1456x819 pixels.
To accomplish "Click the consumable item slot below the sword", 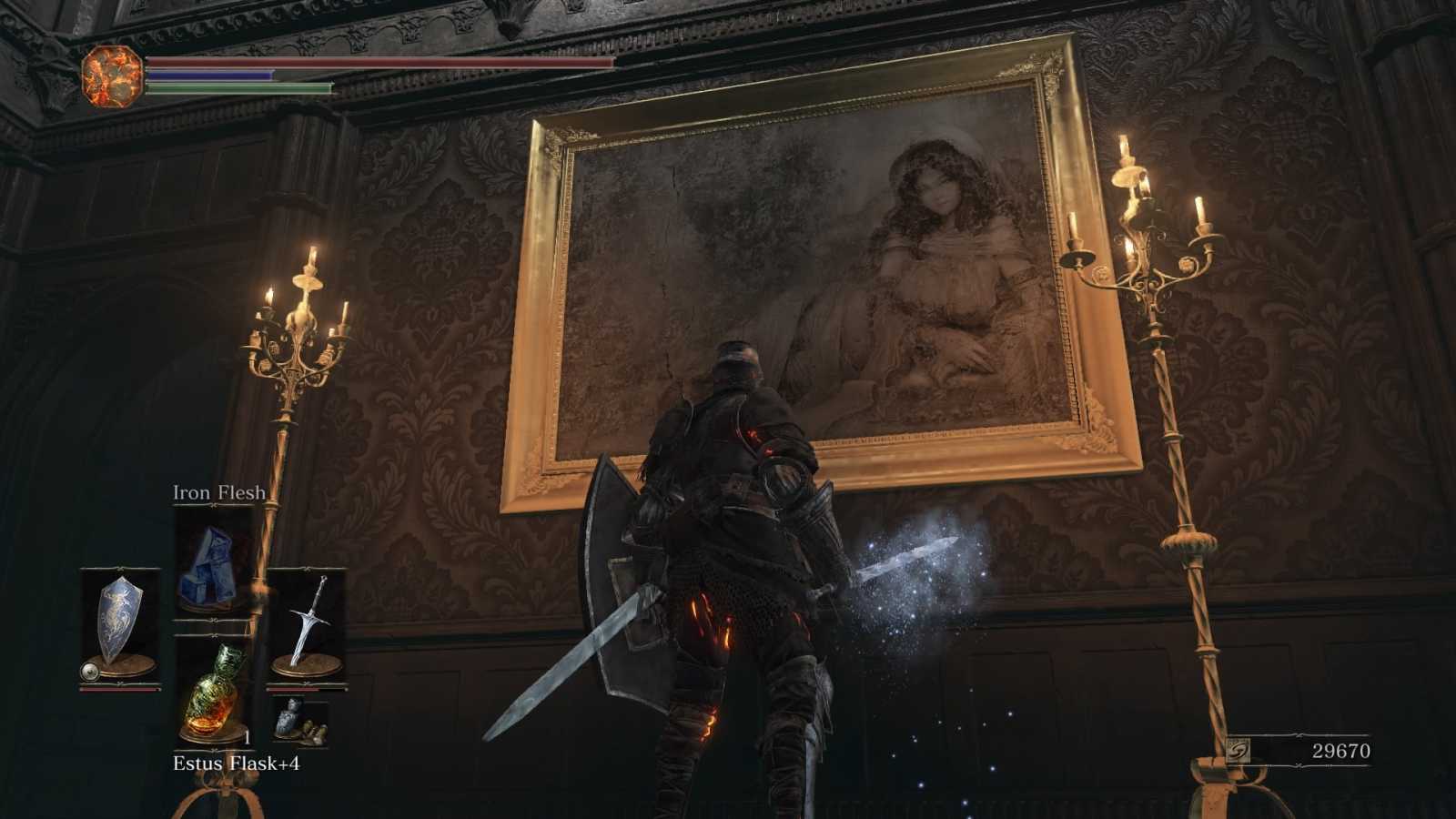I will 299,721.
